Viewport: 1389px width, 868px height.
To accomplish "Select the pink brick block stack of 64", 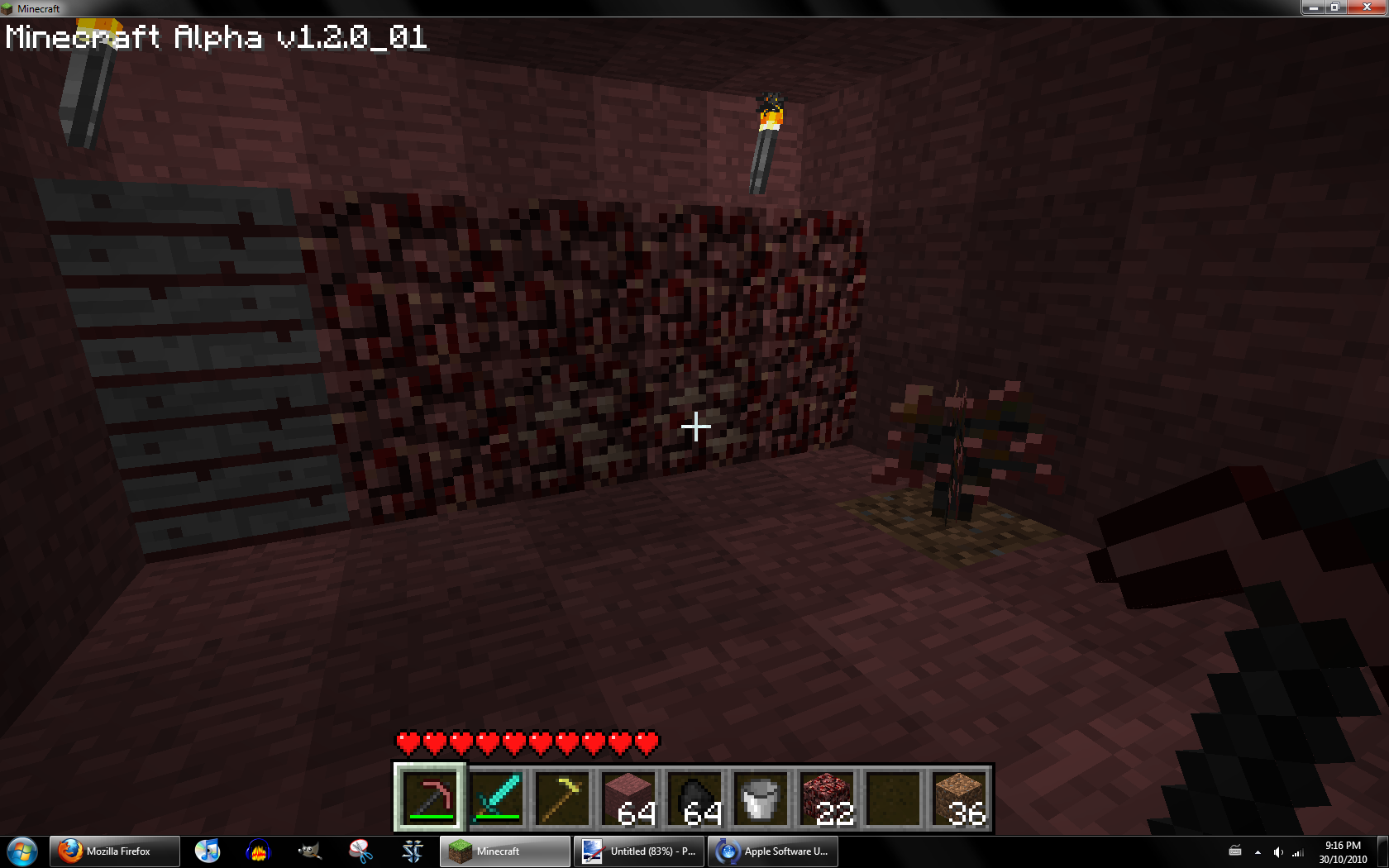I will [x=628, y=798].
